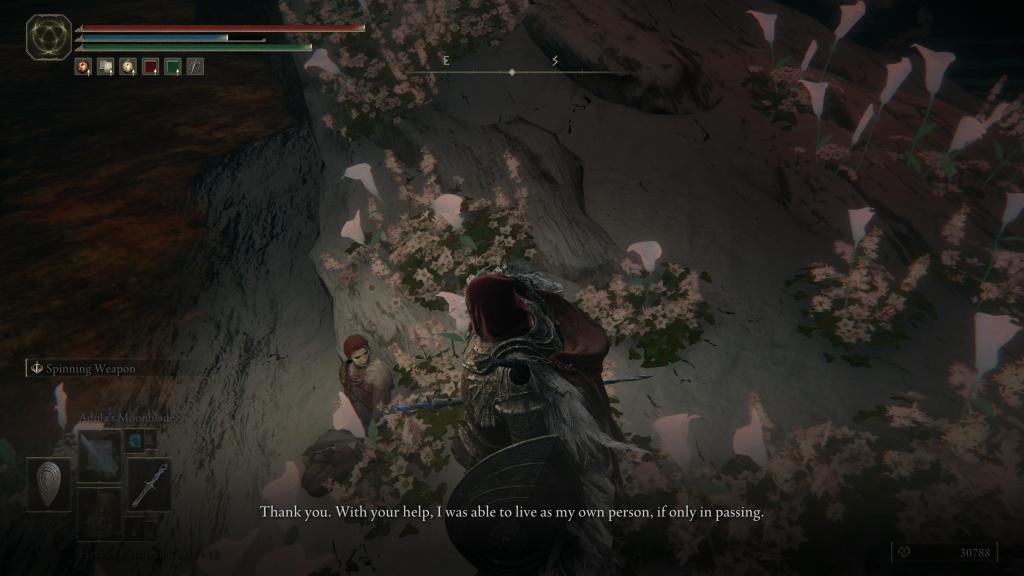The width and height of the screenshot is (1024, 576).
Task: Select the right-hand blue-hilted sword slot
Action: click(x=149, y=484)
